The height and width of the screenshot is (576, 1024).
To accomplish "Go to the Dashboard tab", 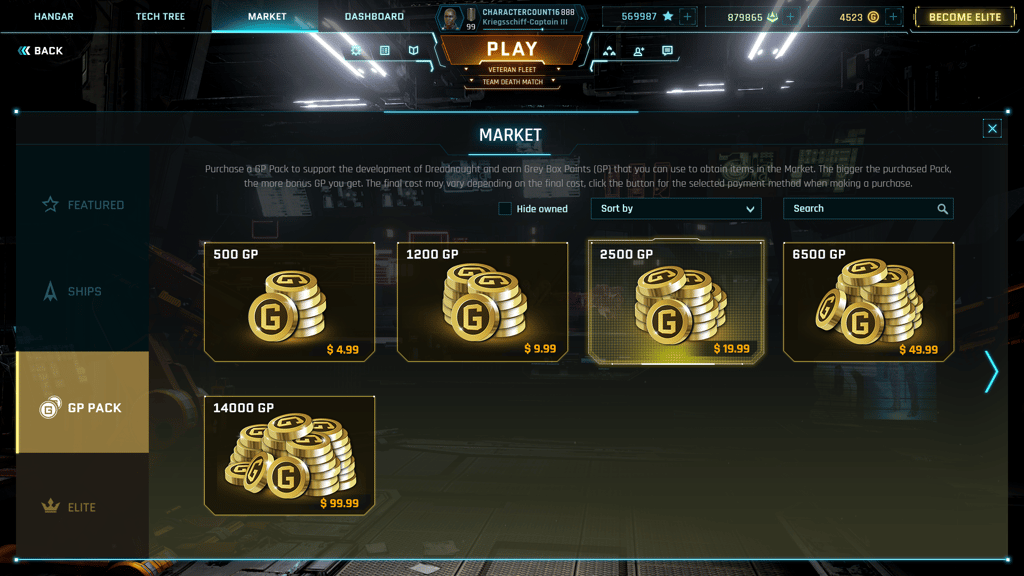I will pos(374,17).
